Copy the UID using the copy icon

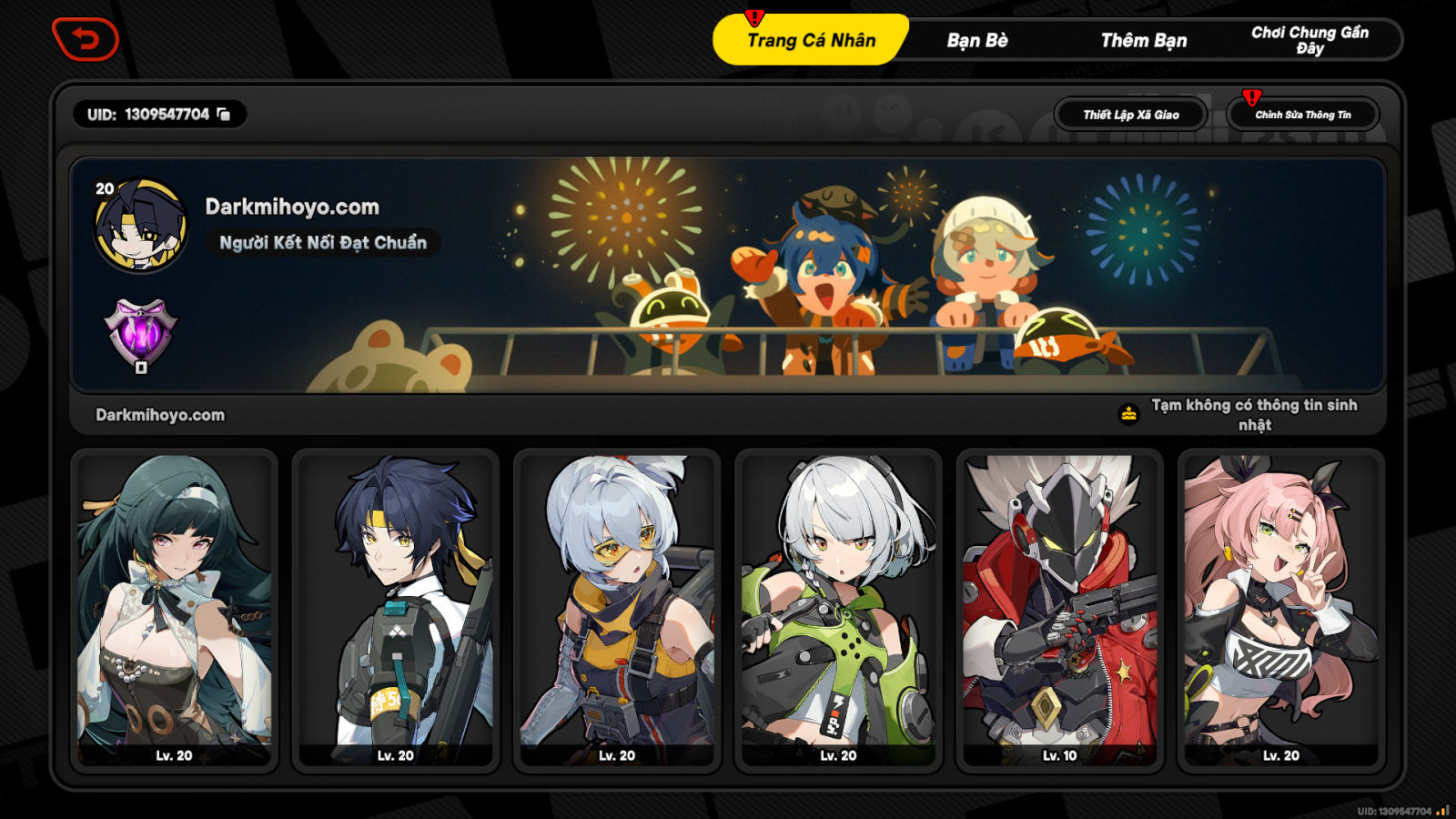223,114
